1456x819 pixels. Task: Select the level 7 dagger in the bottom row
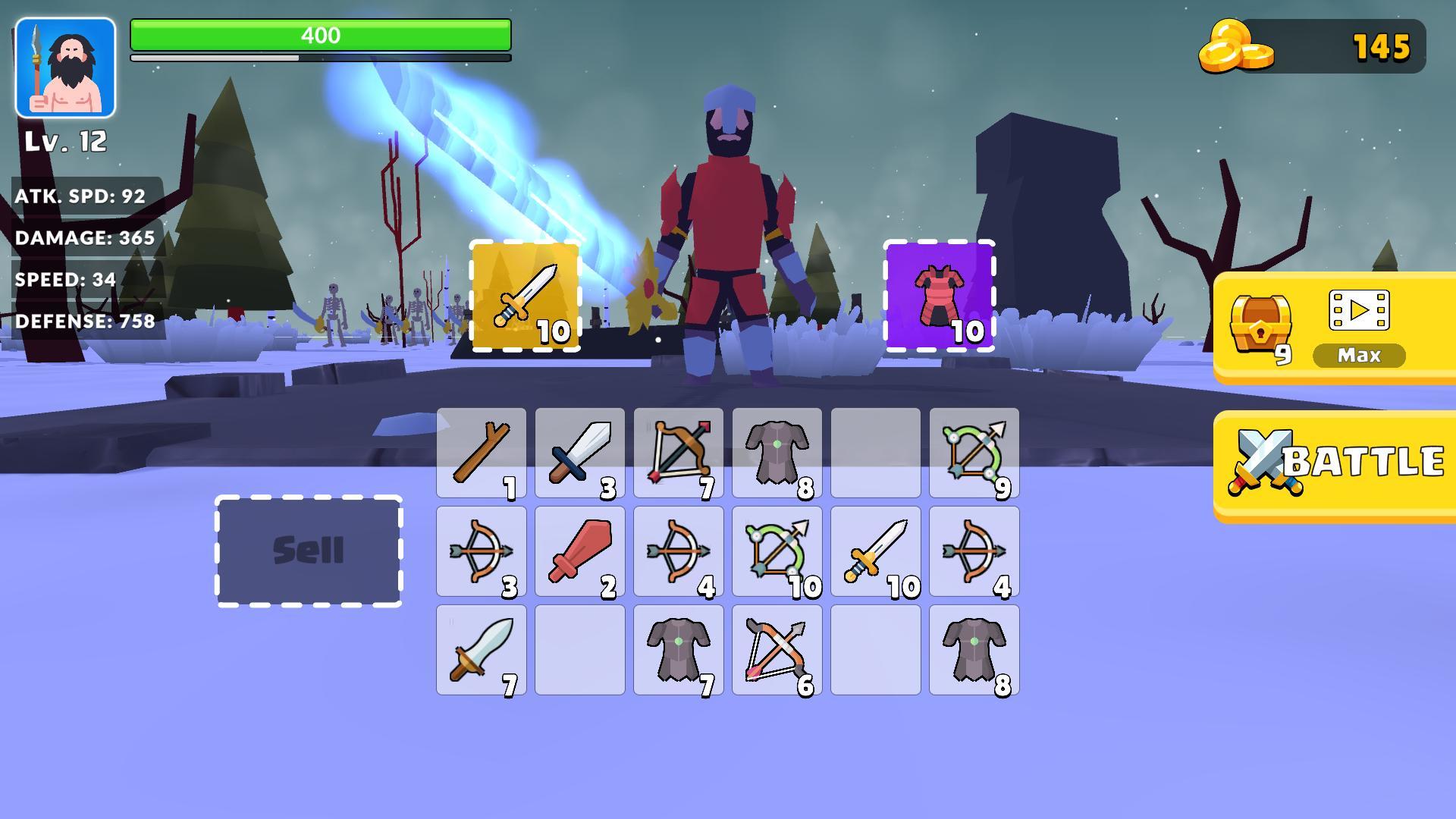pyautogui.click(x=481, y=651)
